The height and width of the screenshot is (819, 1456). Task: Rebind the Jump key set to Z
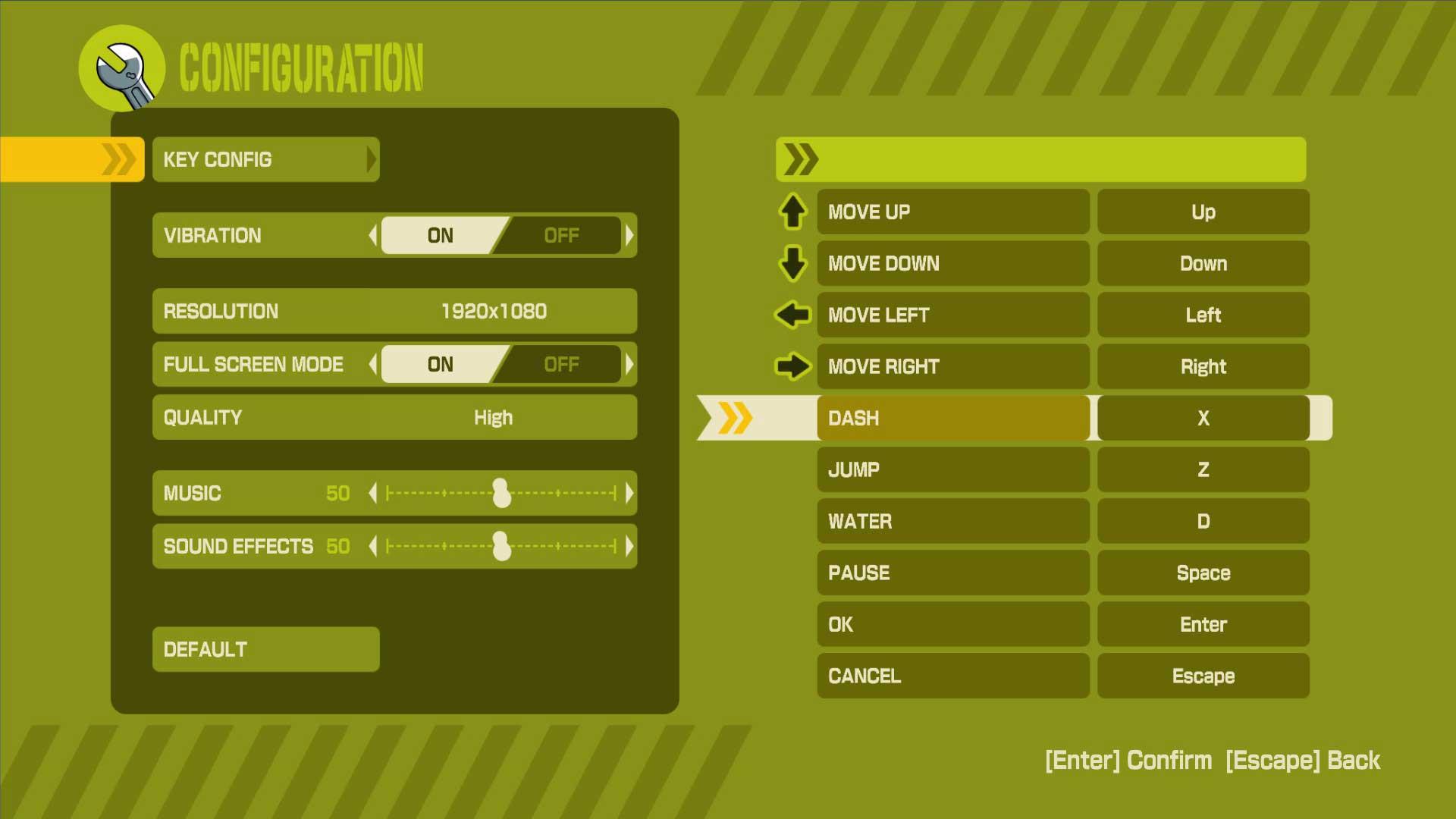click(1203, 469)
